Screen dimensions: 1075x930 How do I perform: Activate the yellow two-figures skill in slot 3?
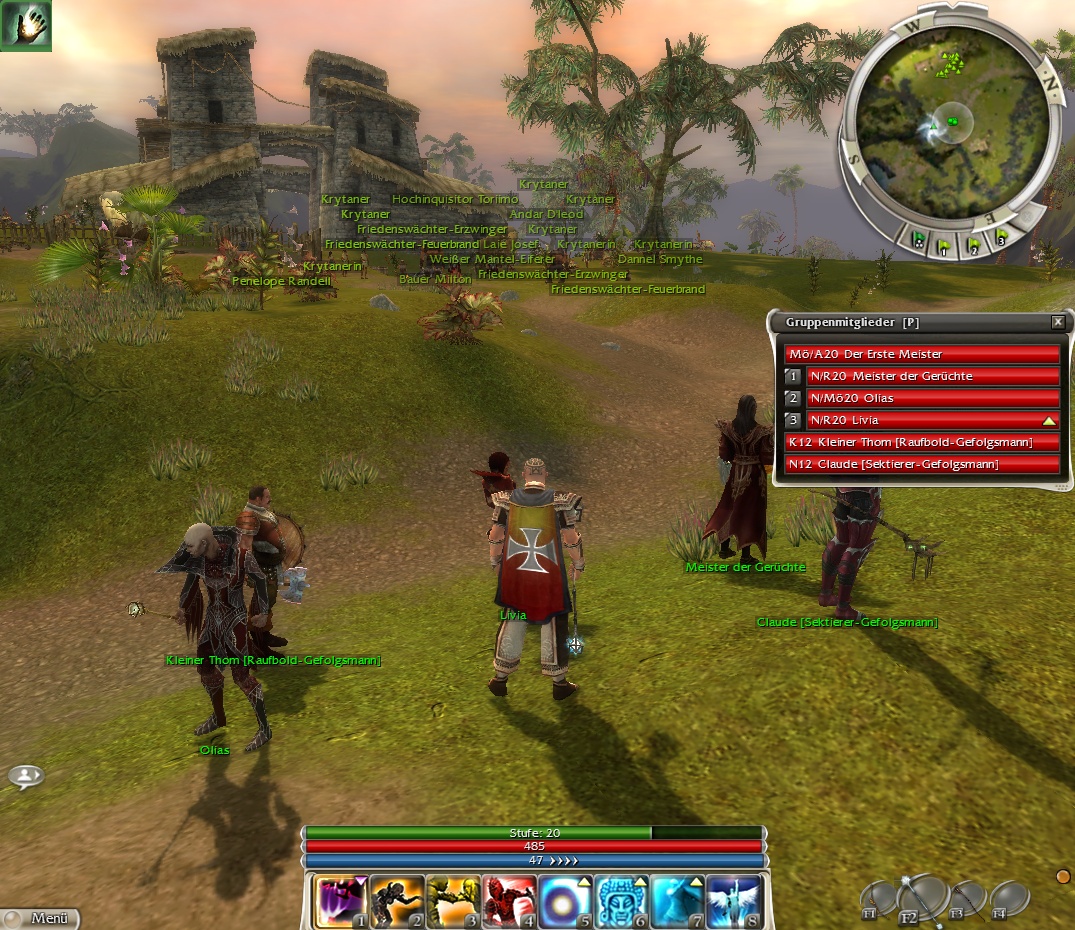tap(452, 902)
